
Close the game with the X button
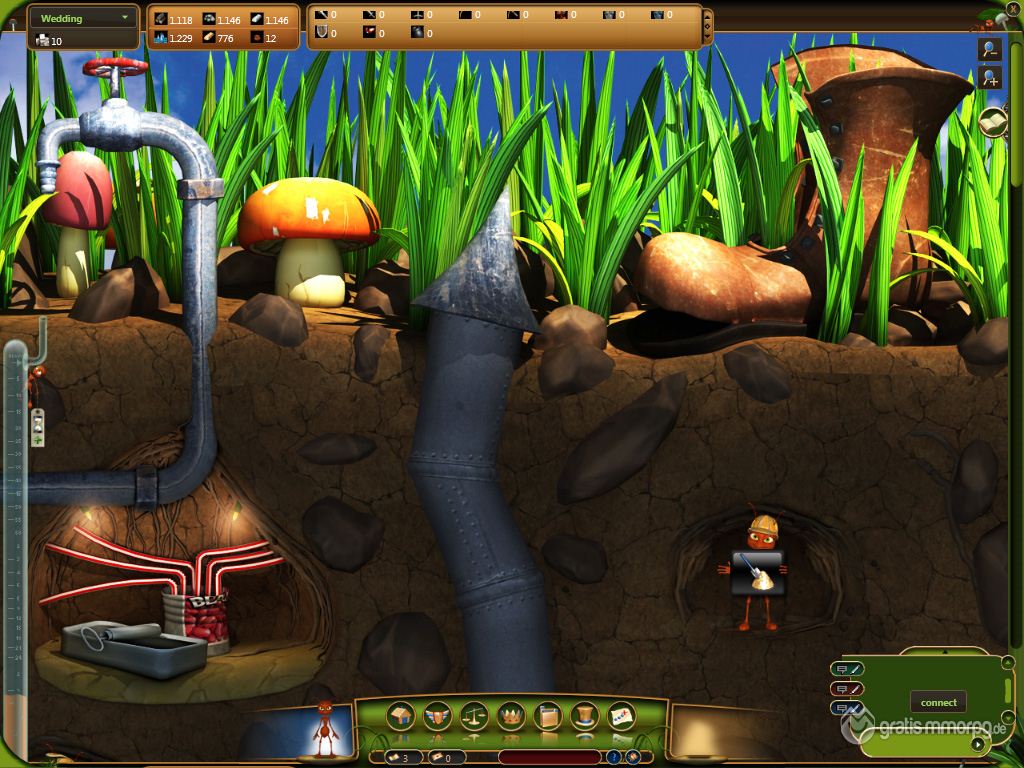click(1013, 9)
